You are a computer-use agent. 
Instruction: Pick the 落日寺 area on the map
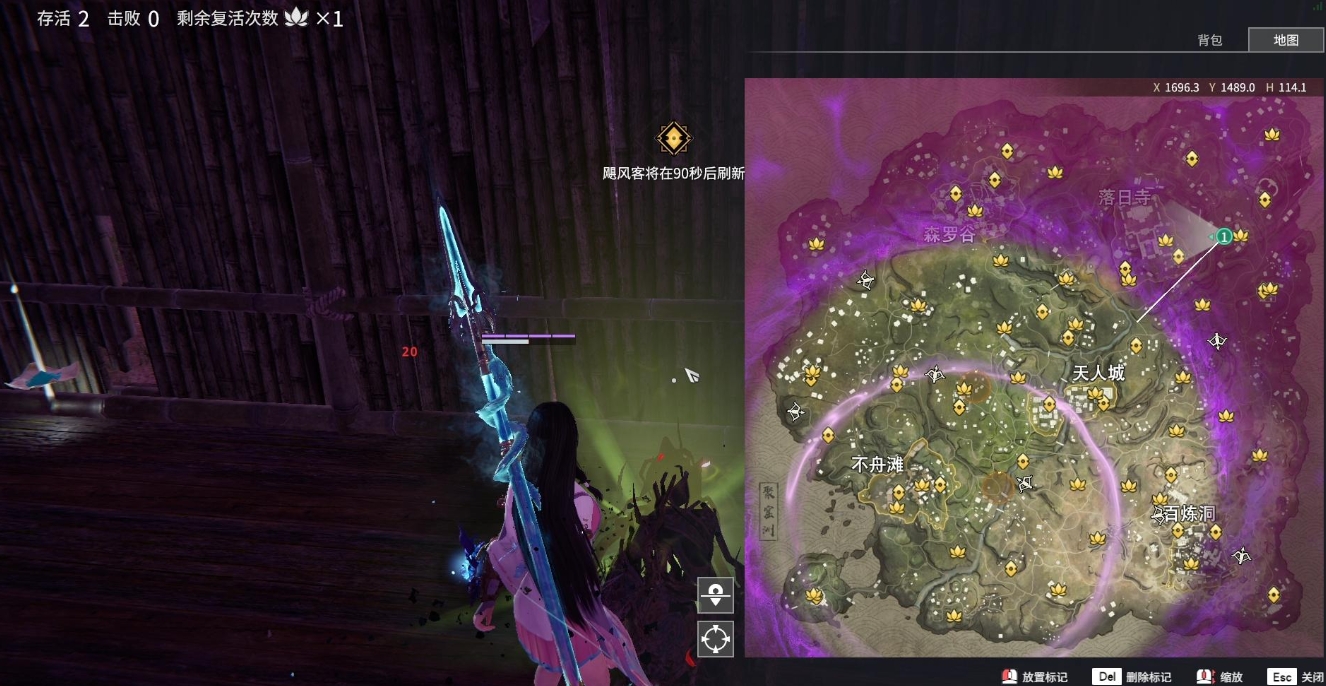point(1125,198)
